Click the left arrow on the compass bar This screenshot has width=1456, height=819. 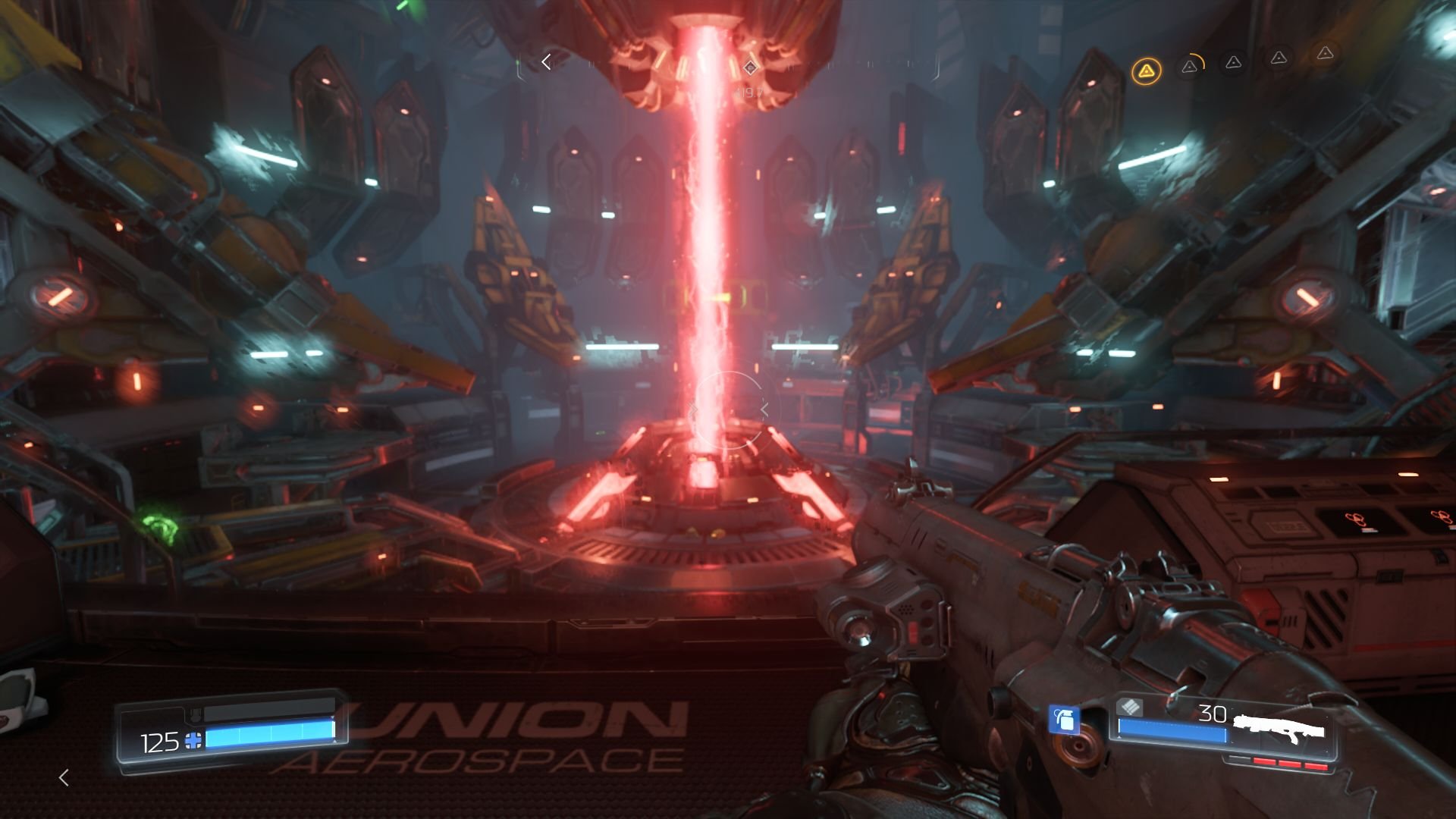[x=545, y=62]
